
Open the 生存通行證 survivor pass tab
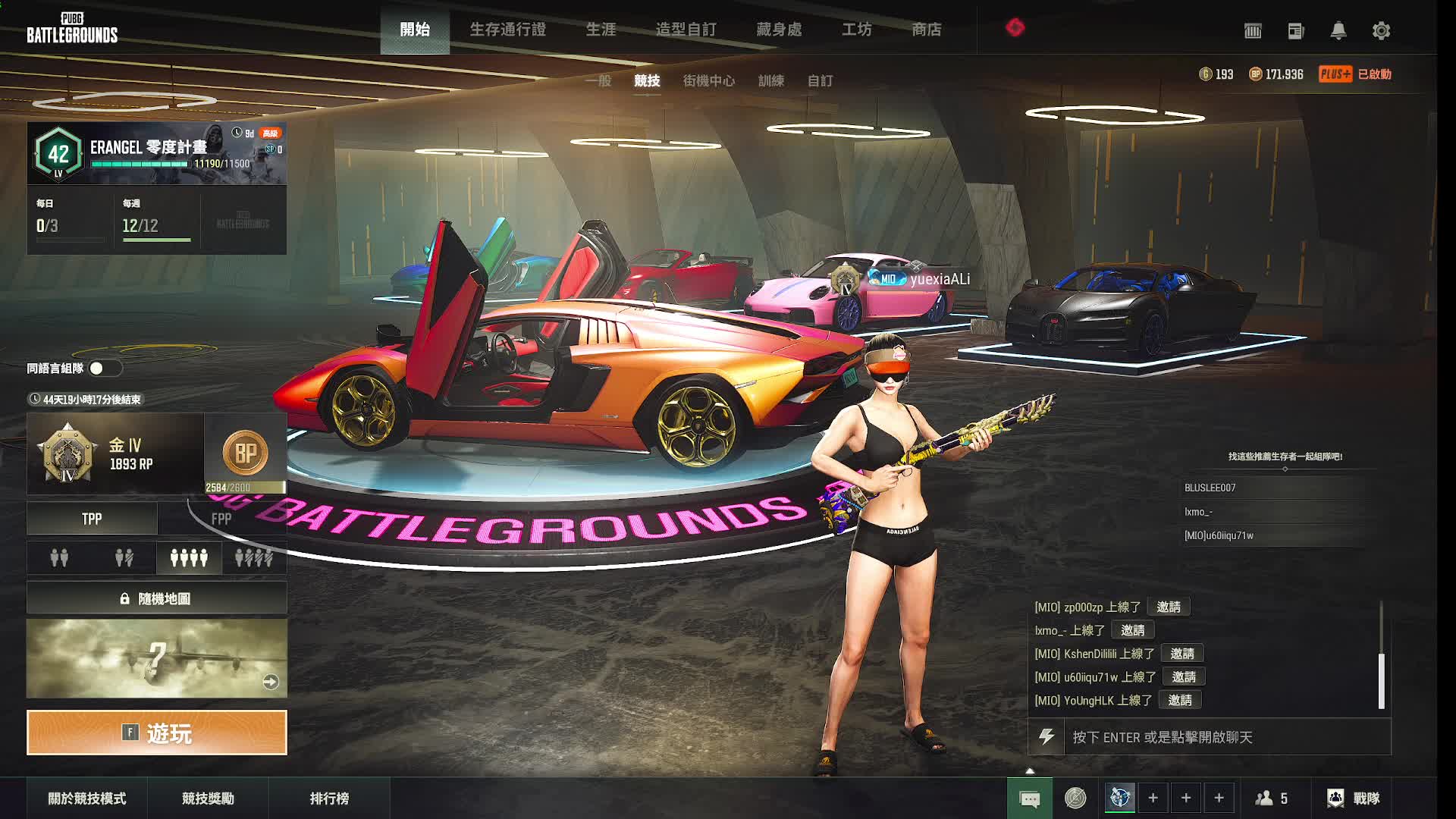click(x=507, y=30)
